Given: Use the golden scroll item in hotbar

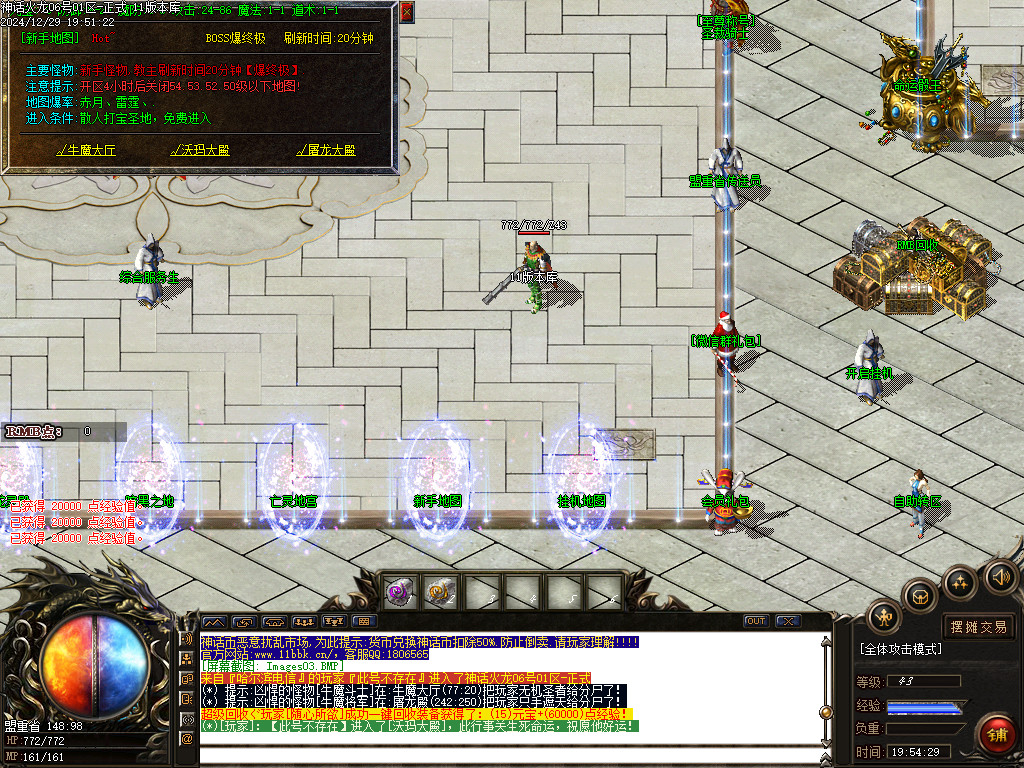Looking at the screenshot, I should 440,592.
